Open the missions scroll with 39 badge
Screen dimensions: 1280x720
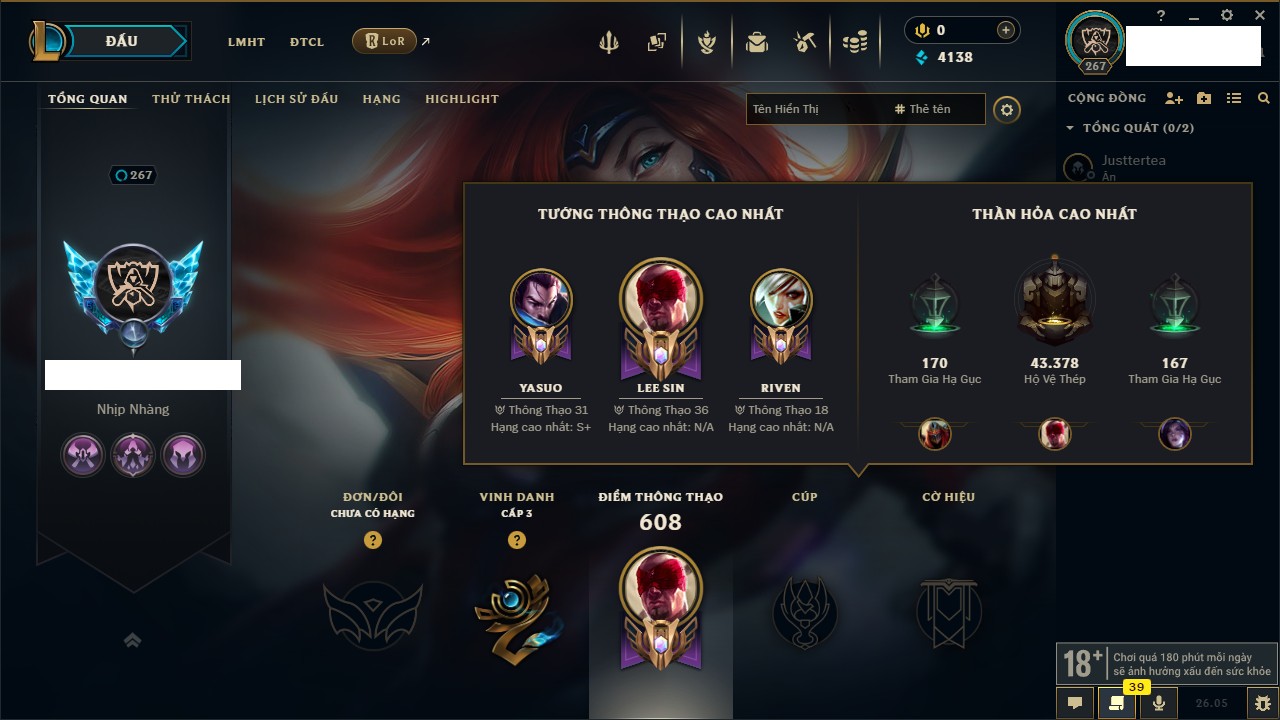tap(1116, 703)
